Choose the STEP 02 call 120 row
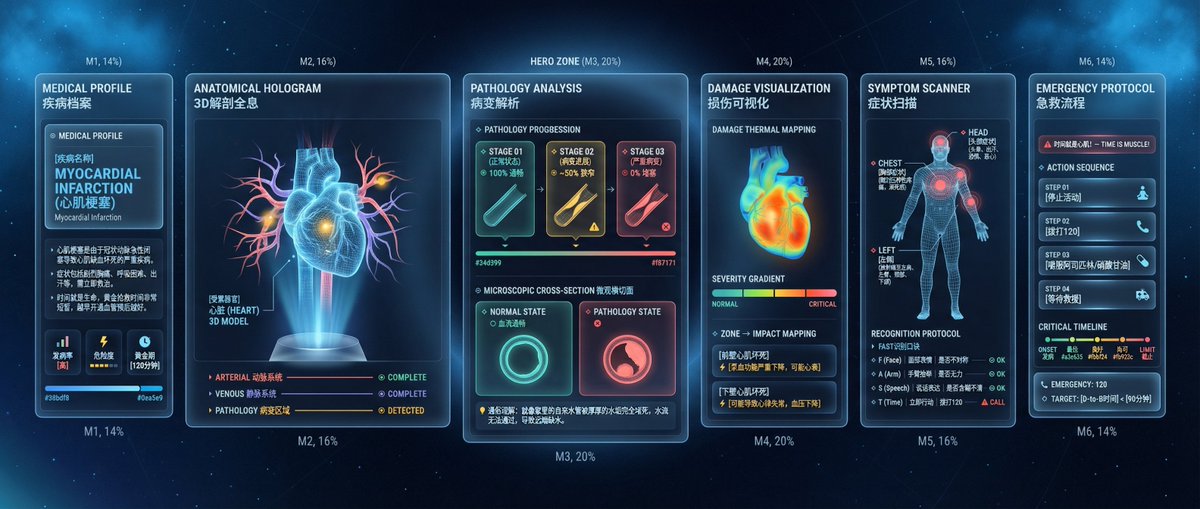 (1095, 226)
